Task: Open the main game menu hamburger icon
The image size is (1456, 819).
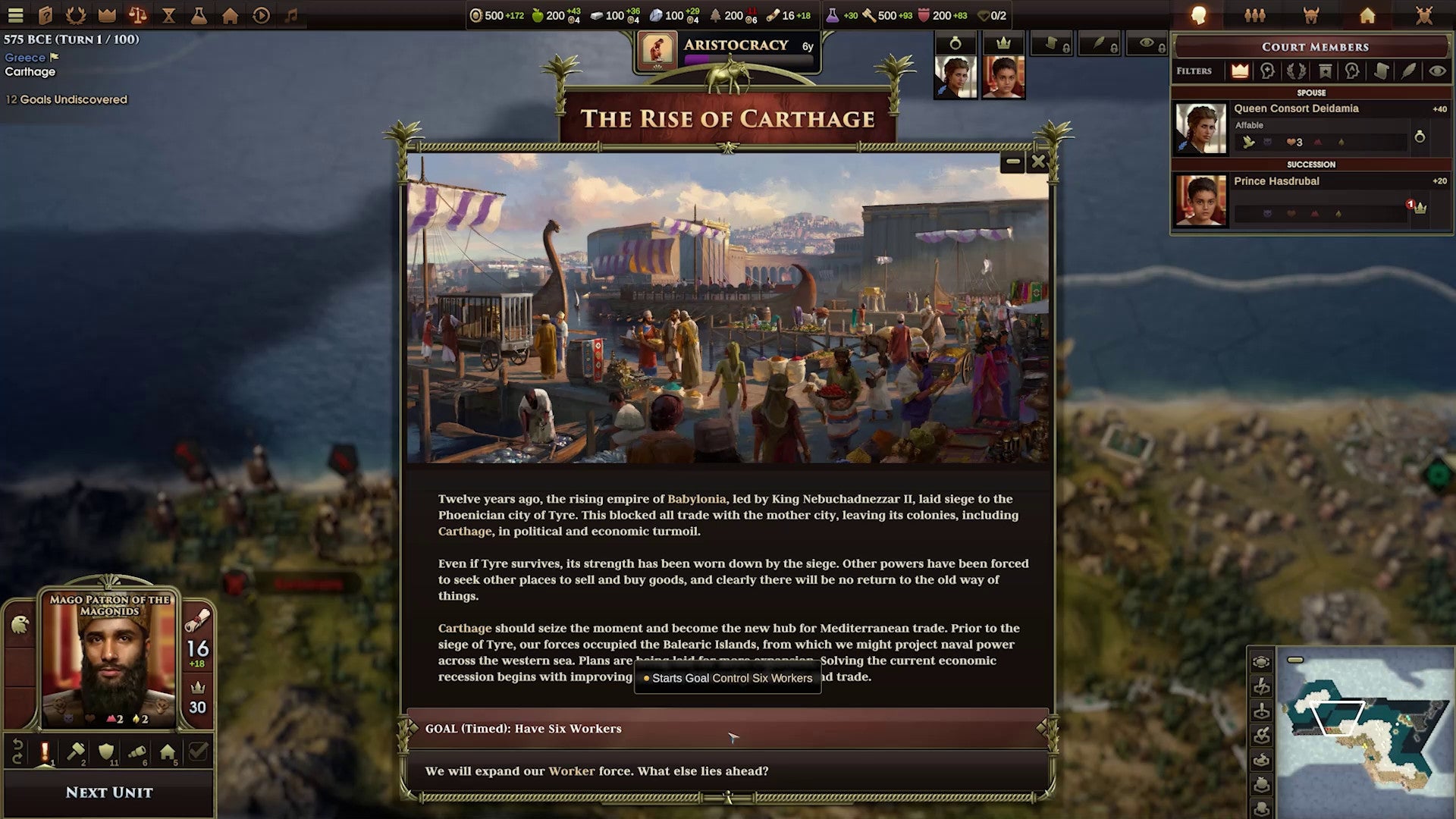Action: point(17,15)
